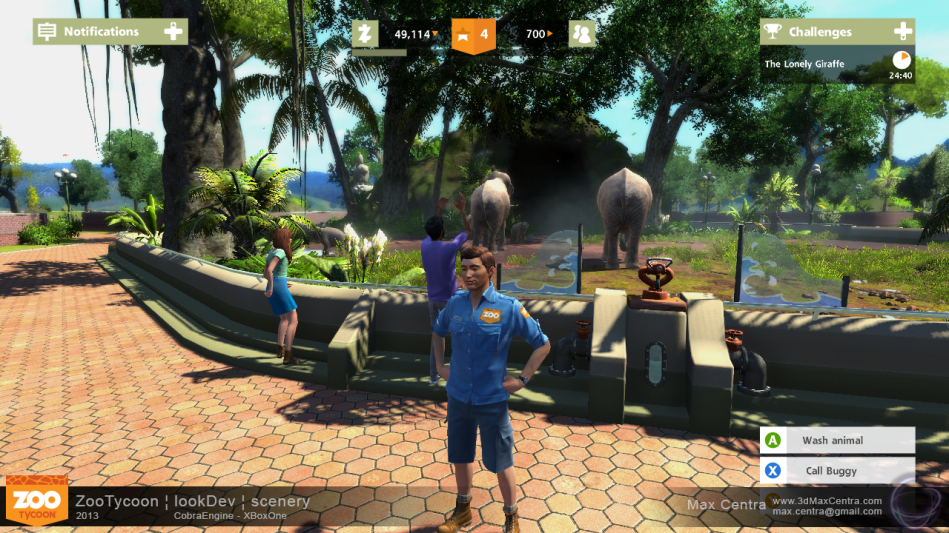Screen dimensions: 949x533
Task: Expand Notifications with the plus icon
Action: pos(174,31)
